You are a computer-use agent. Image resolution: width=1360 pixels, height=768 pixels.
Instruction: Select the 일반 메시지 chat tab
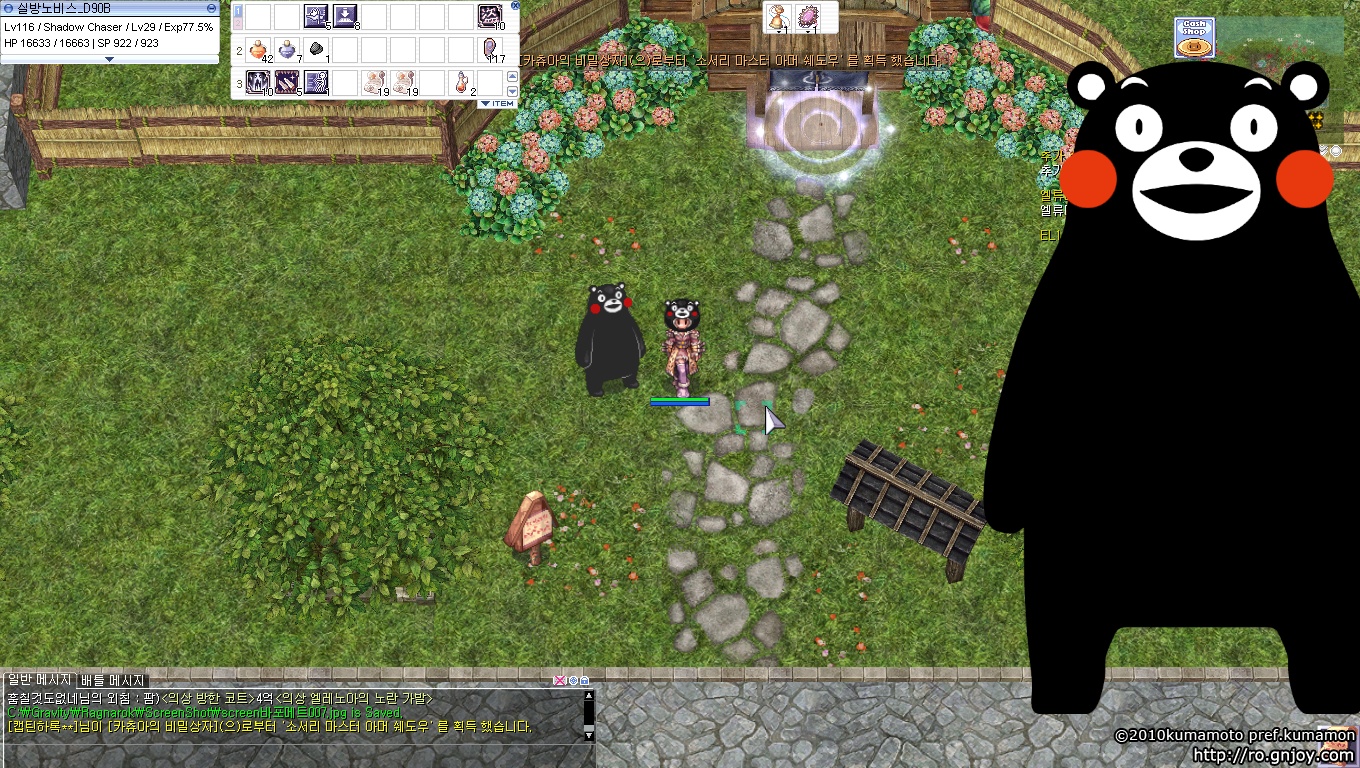coord(39,680)
